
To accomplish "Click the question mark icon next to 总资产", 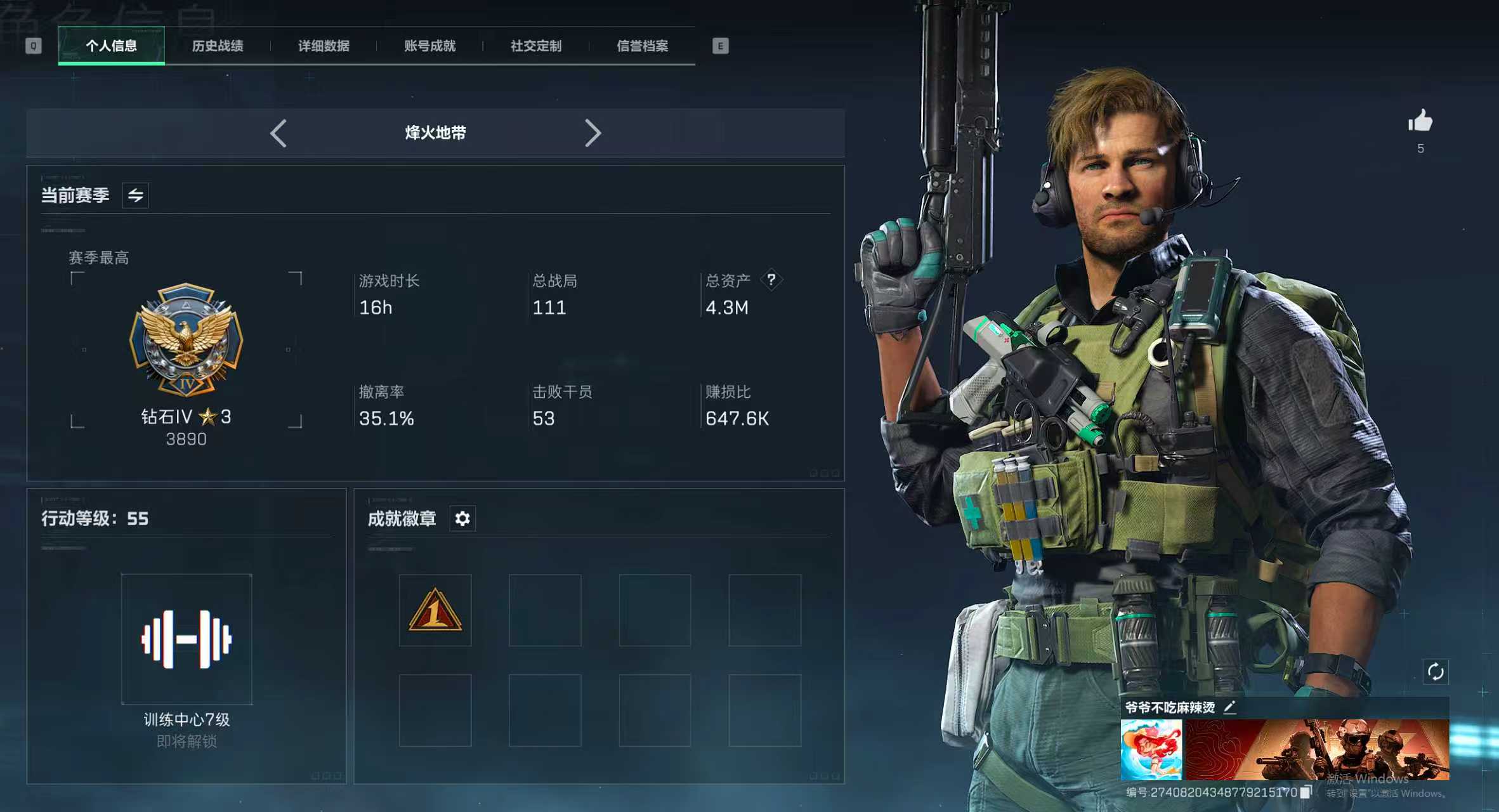I will click(771, 280).
